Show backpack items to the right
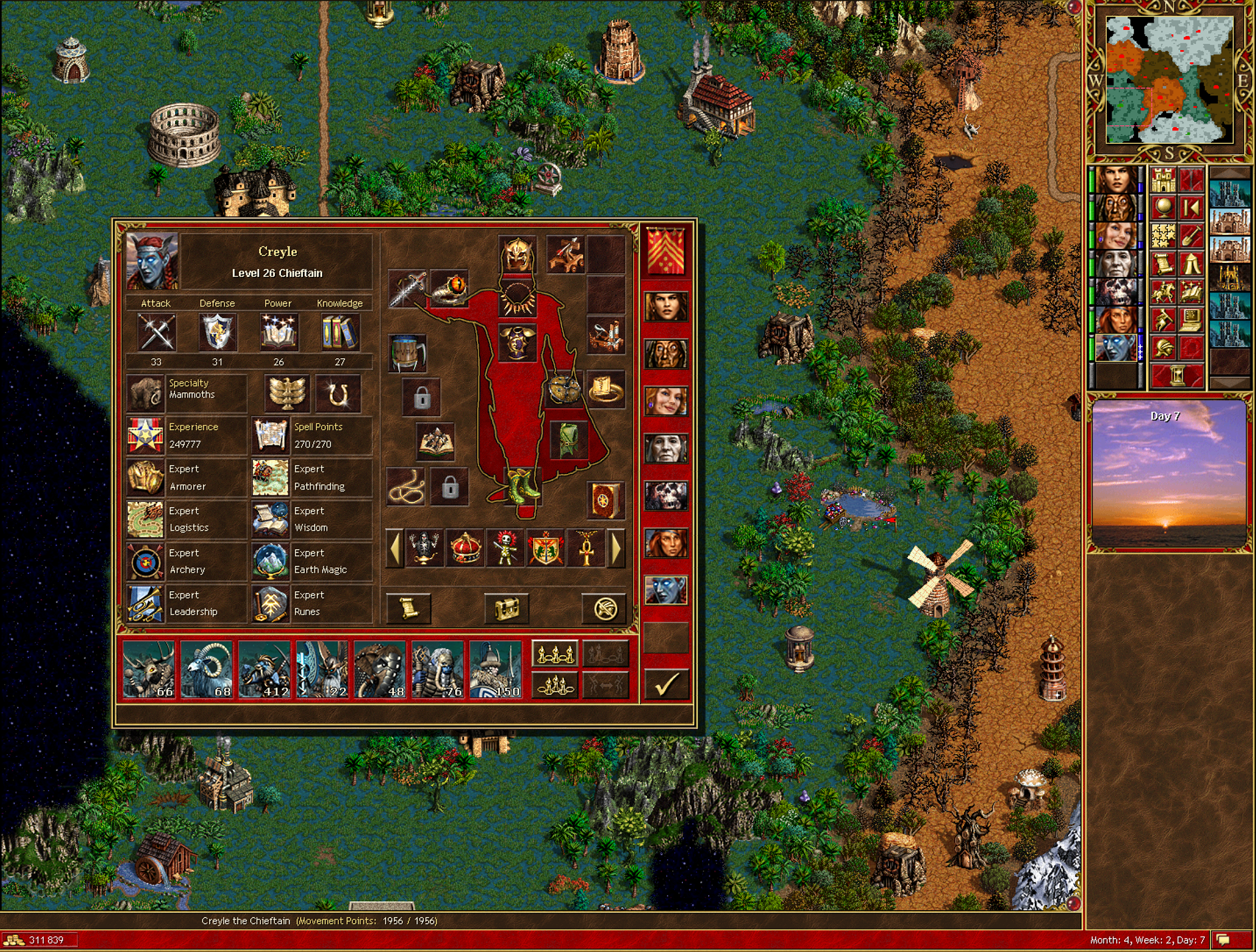 coord(616,549)
